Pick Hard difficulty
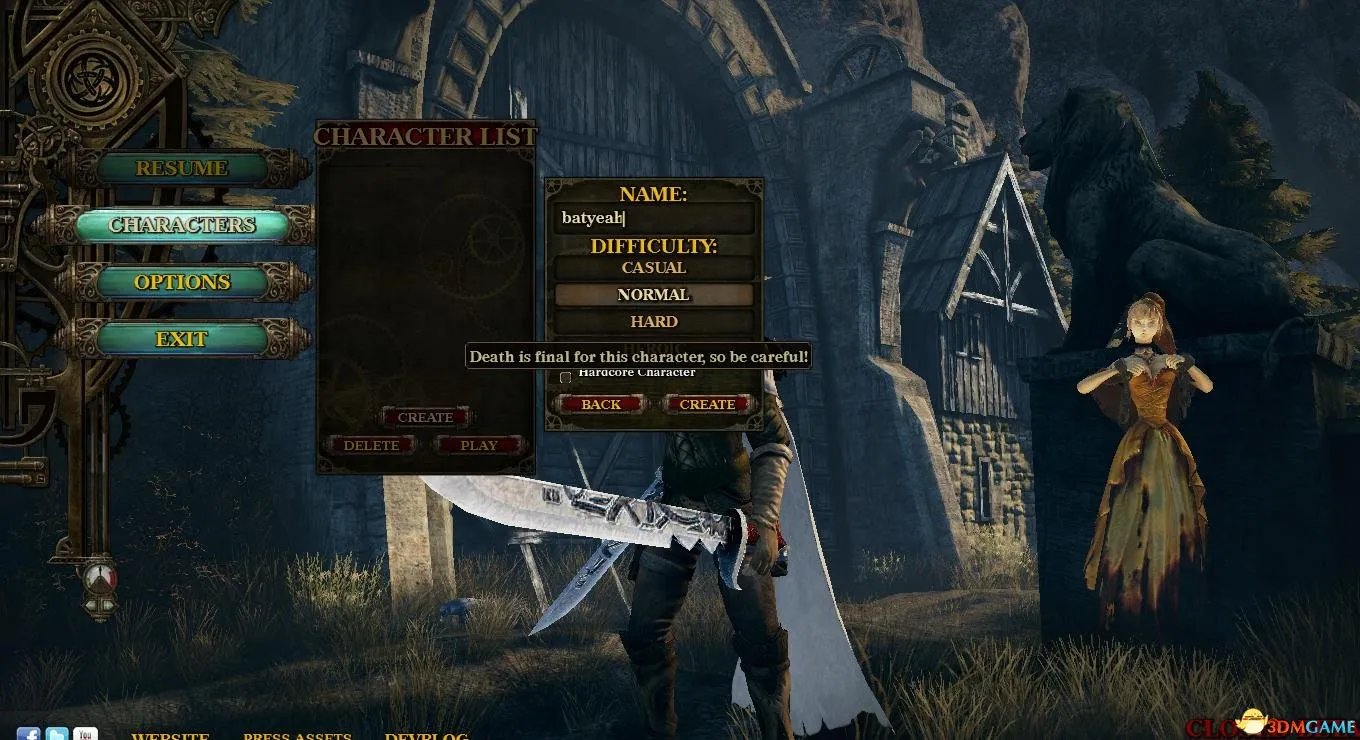 click(x=654, y=322)
